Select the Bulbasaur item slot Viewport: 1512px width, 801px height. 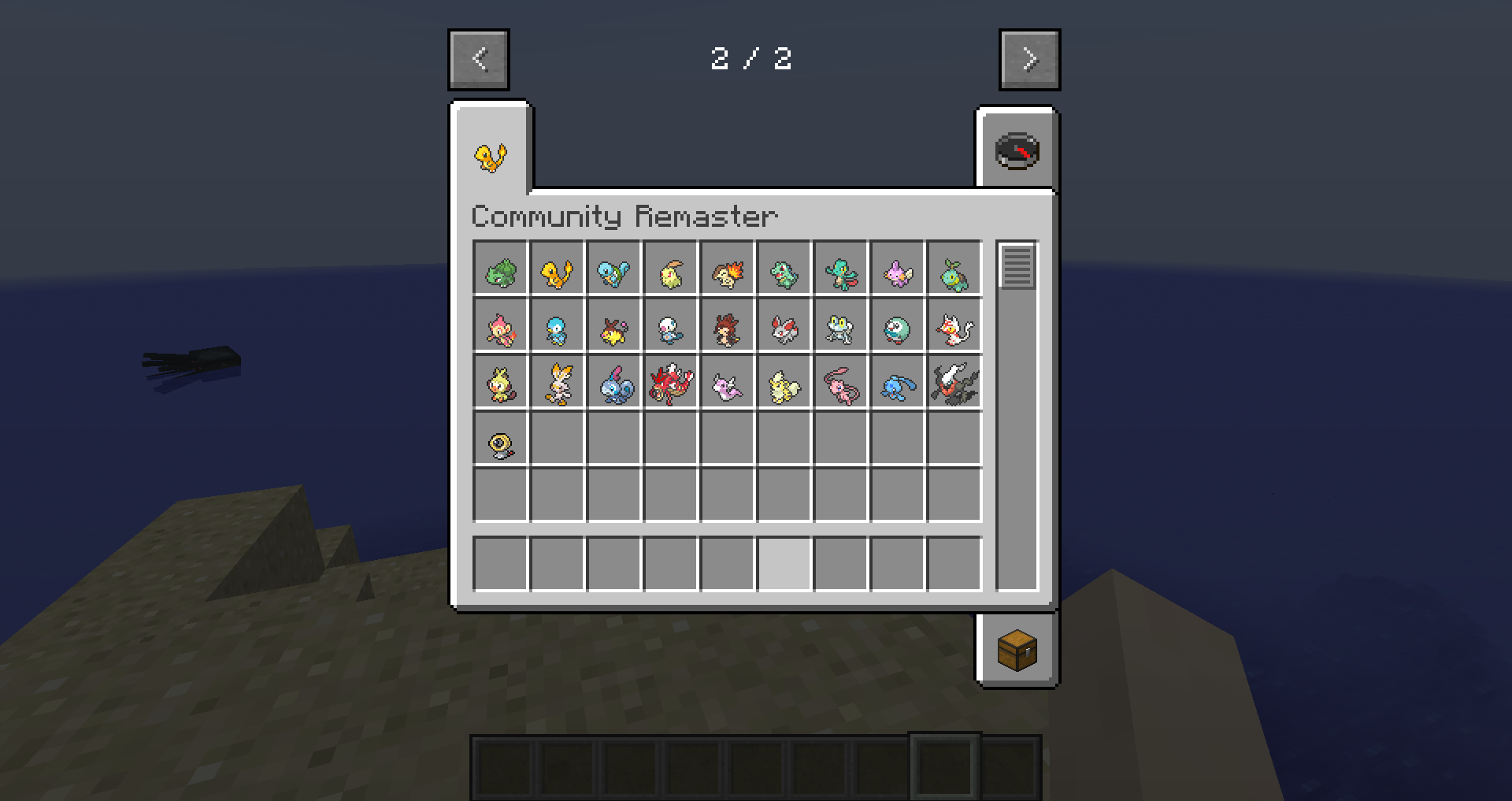501,269
